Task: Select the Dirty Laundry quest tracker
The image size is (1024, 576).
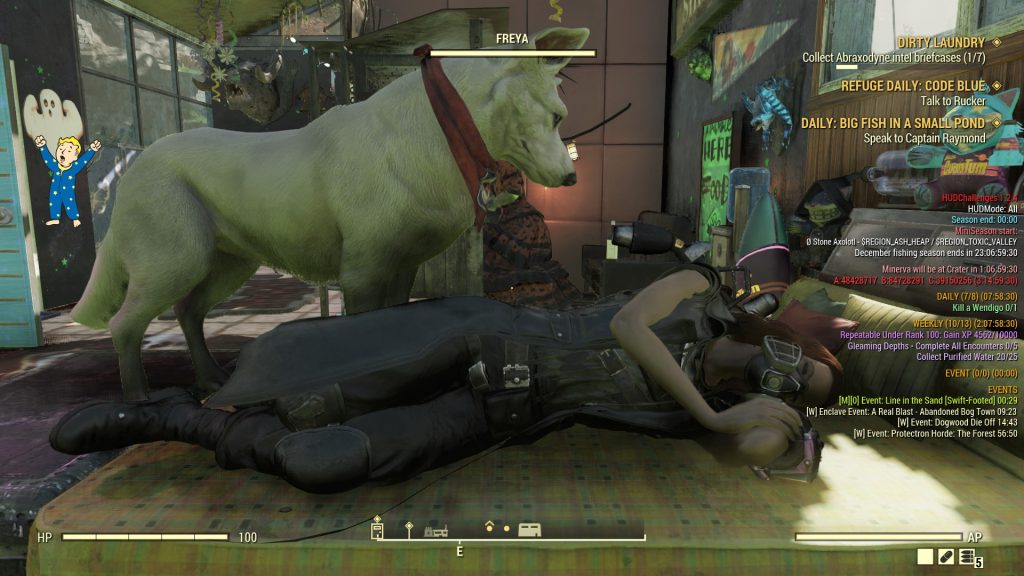Action: click(941, 42)
